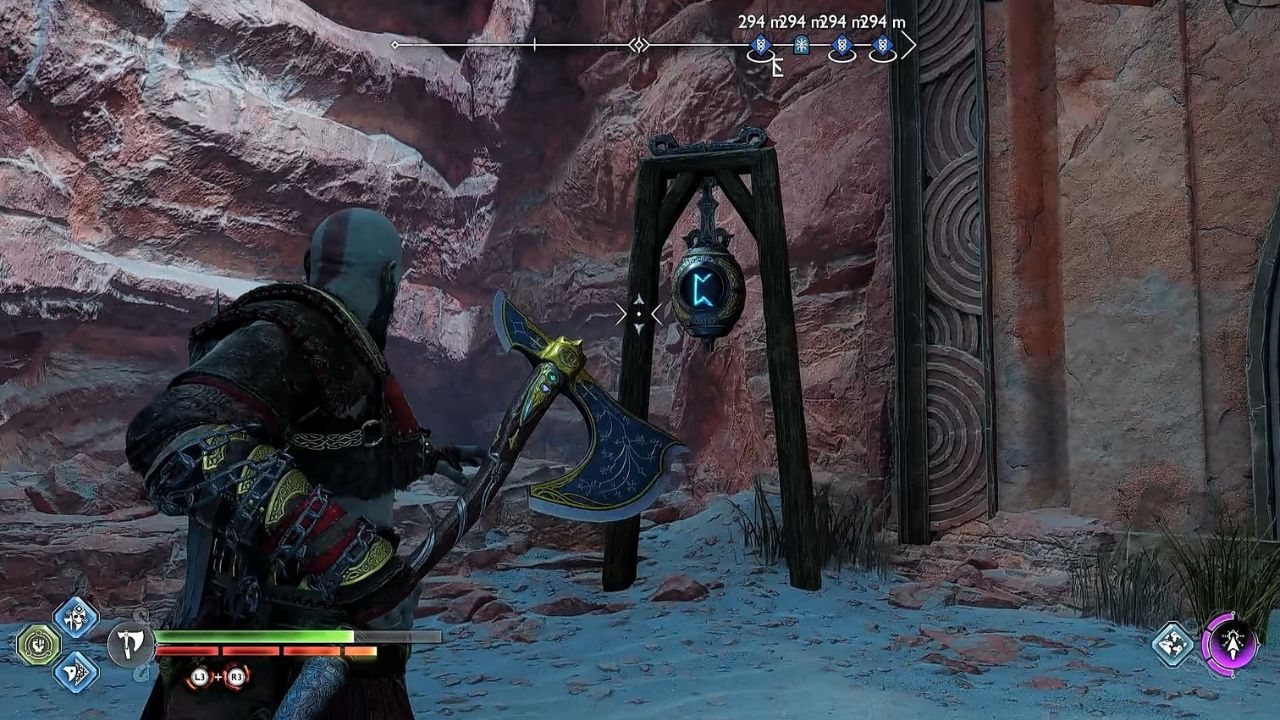Viewport: 1280px width, 720px height.
Task: Click the frost gate marker on the compass
Action: (801, 44)
